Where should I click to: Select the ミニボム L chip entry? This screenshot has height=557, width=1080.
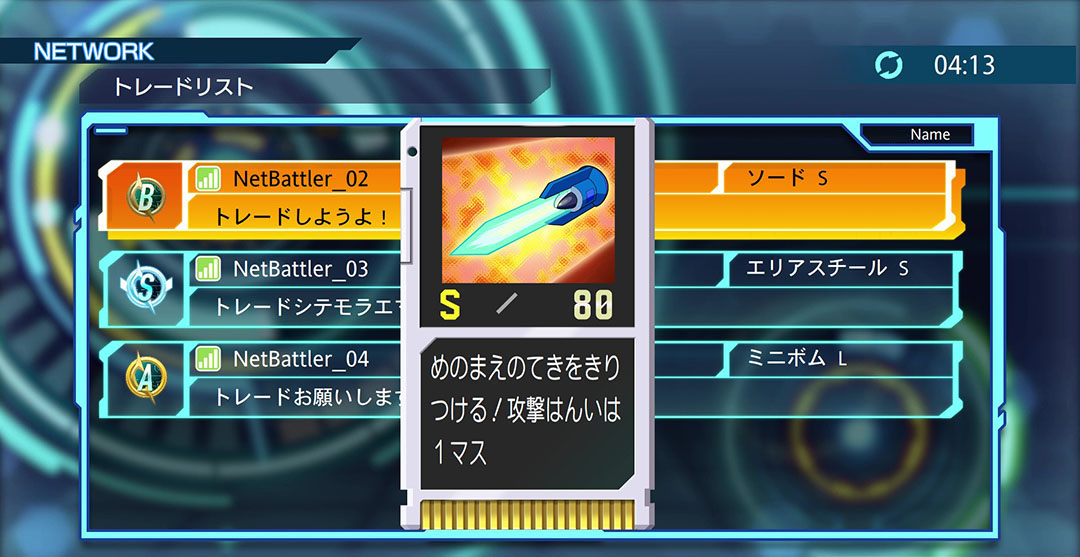796,358
